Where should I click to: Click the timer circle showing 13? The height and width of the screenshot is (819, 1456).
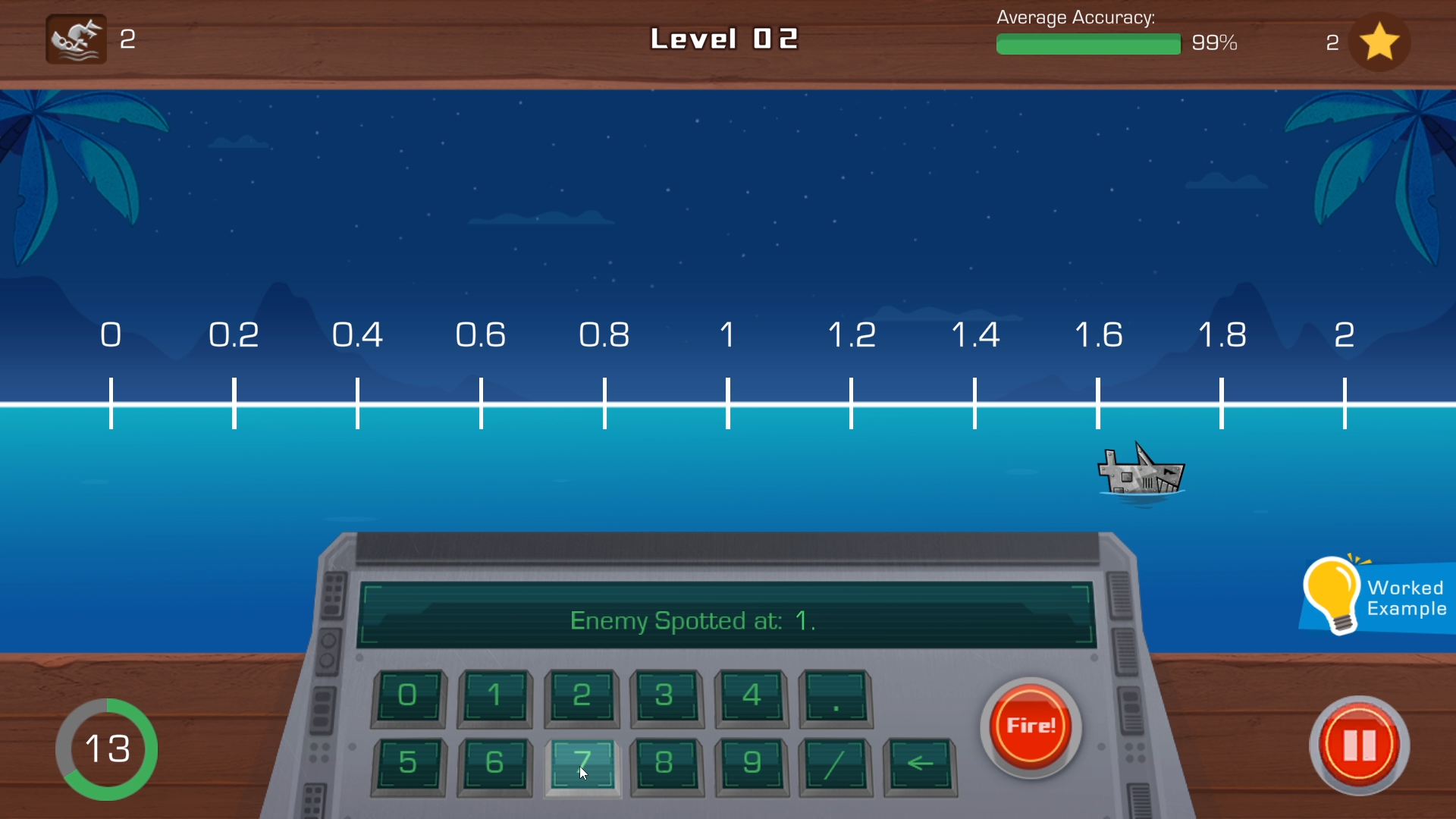[x=107, y=748]
